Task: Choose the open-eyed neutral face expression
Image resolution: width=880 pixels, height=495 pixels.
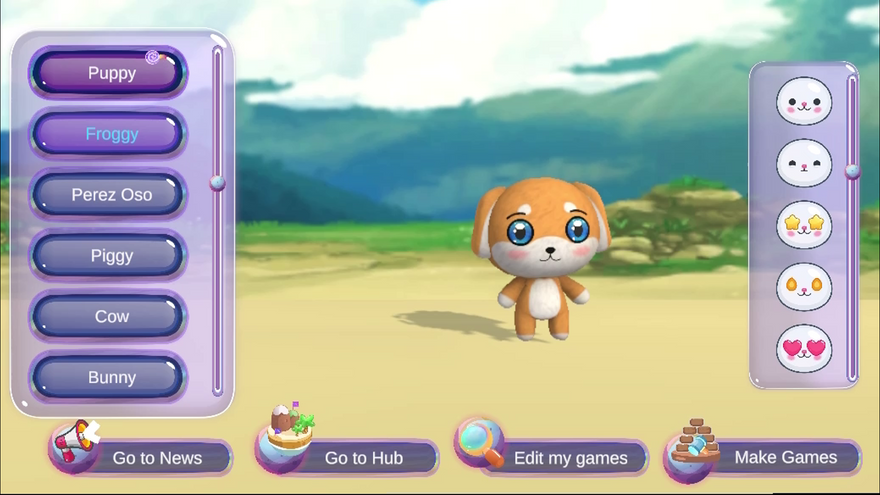Action: coord(804,101)
